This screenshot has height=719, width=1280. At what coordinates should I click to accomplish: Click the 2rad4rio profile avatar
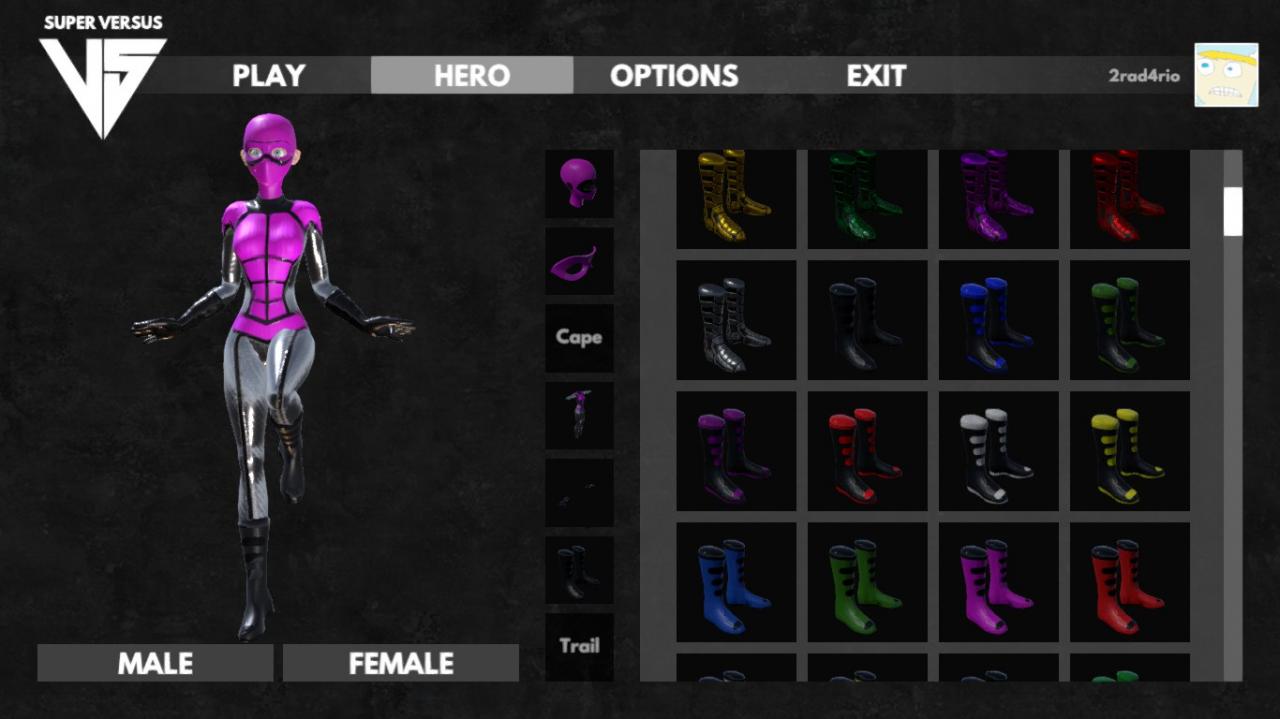[1225, 75]
